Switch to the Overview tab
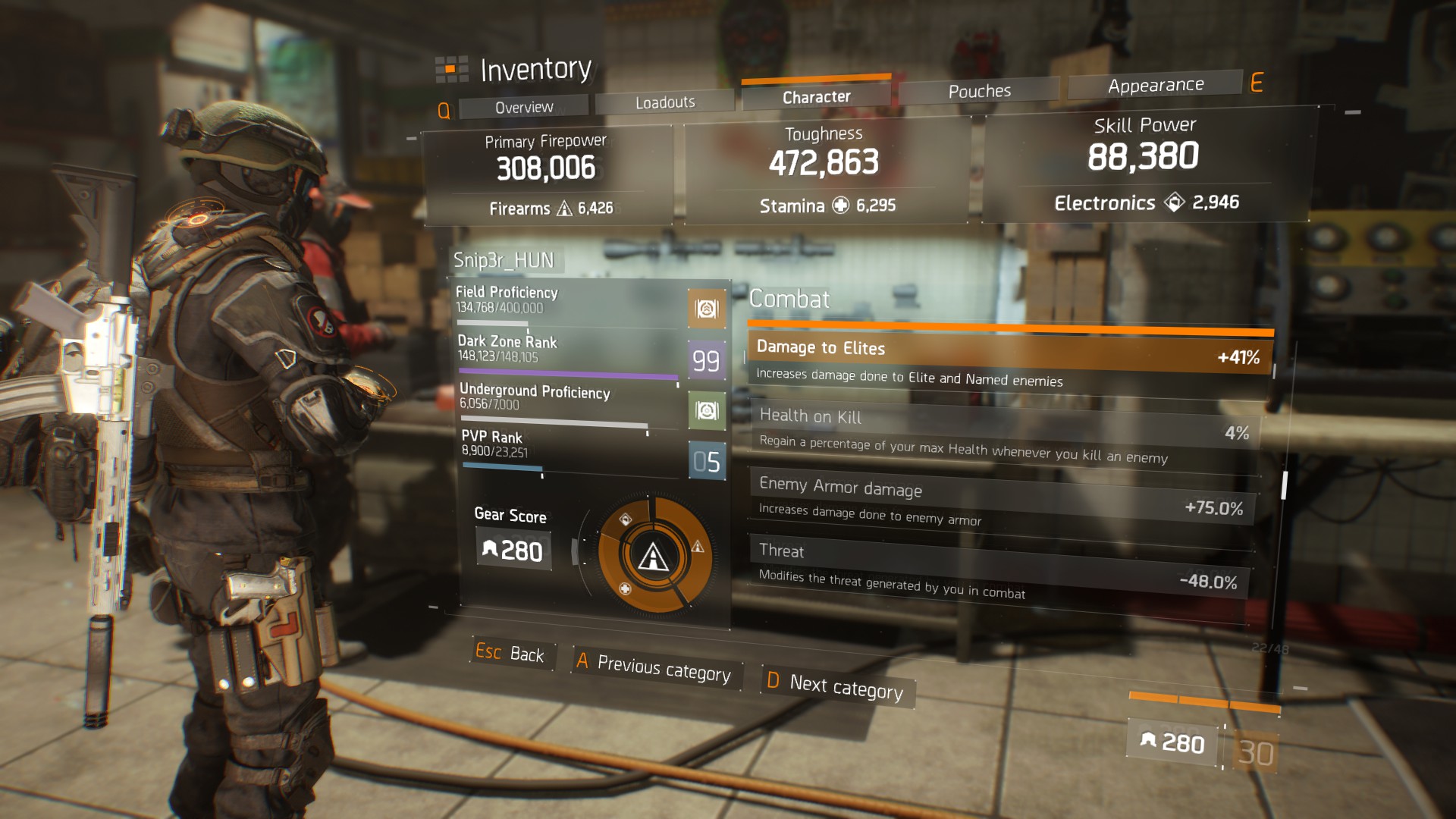Image resolution: width=1456 pixels, height=819 pixels. 524,107
